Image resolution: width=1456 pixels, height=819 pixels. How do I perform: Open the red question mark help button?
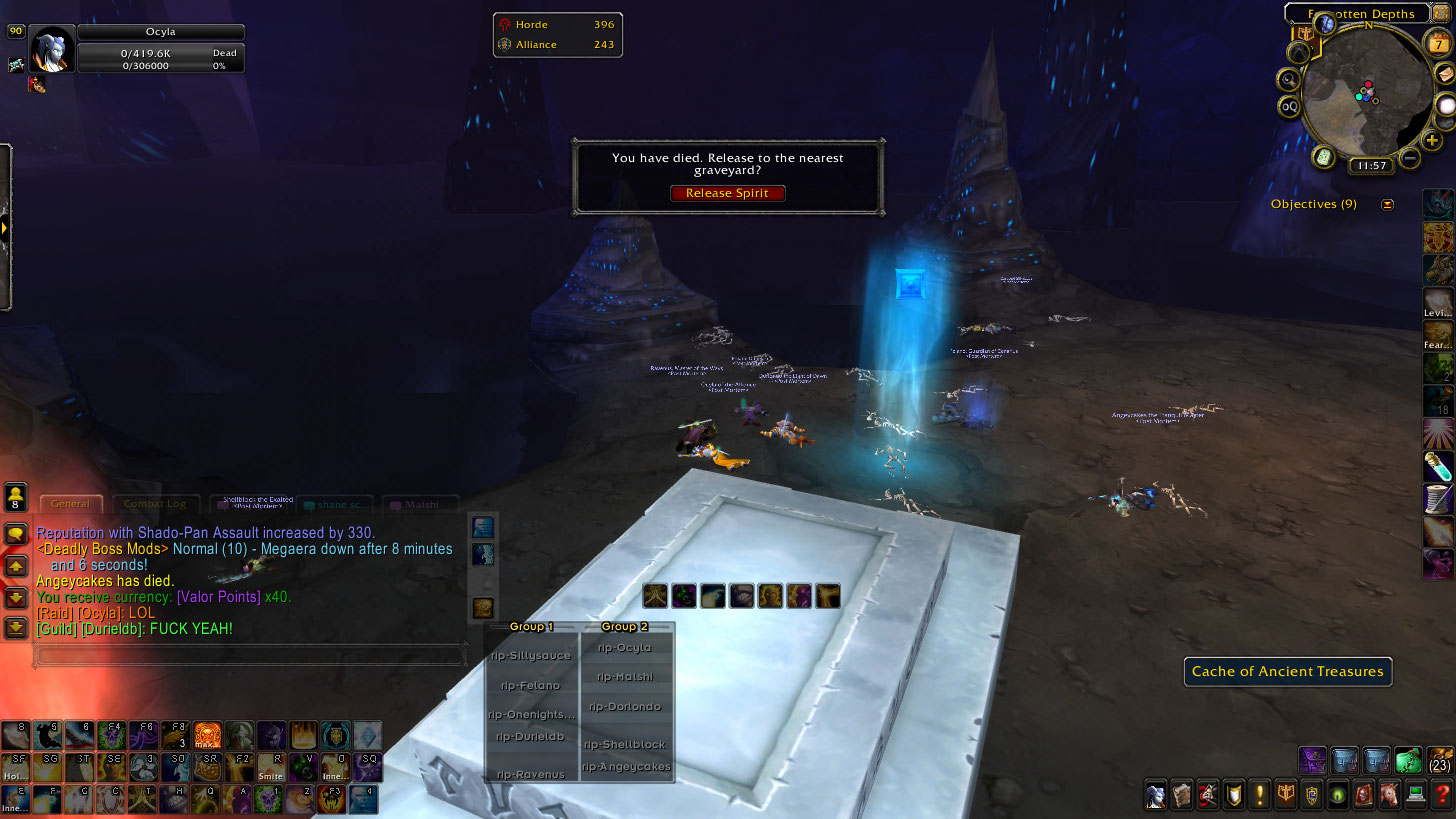tap(1441, 796)
